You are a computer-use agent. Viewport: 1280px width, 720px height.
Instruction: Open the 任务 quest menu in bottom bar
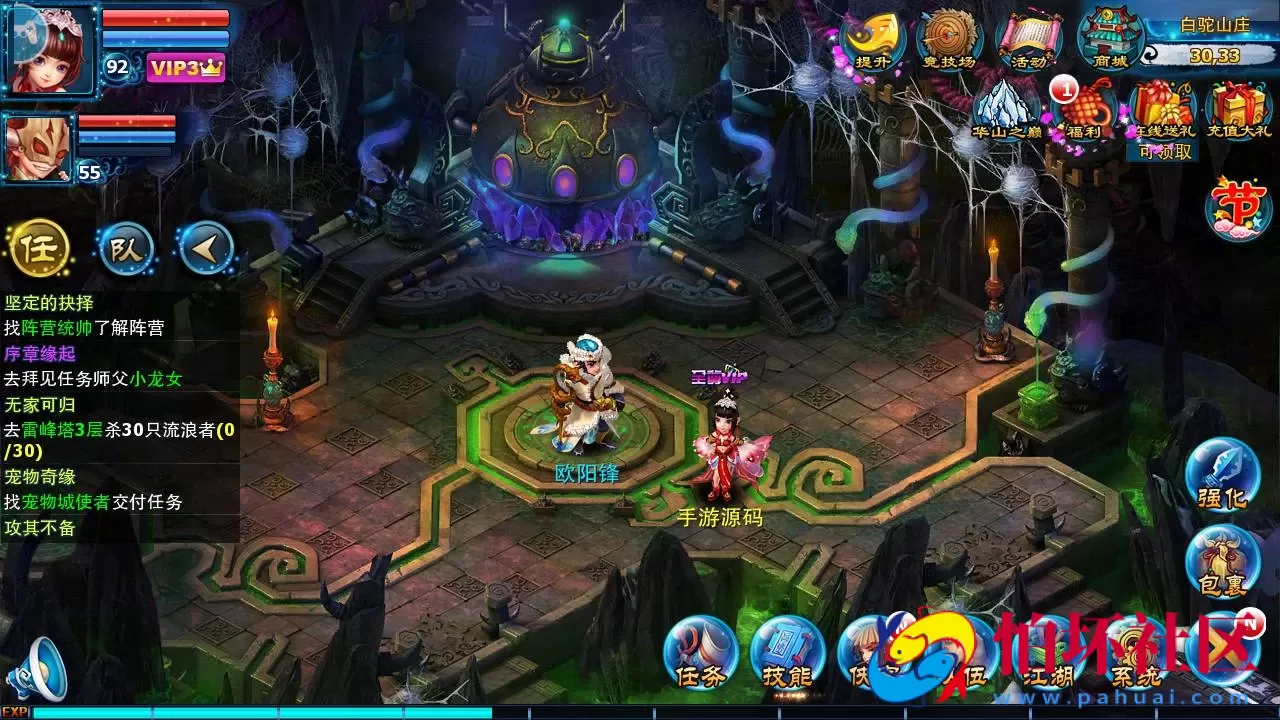point(700,652)
